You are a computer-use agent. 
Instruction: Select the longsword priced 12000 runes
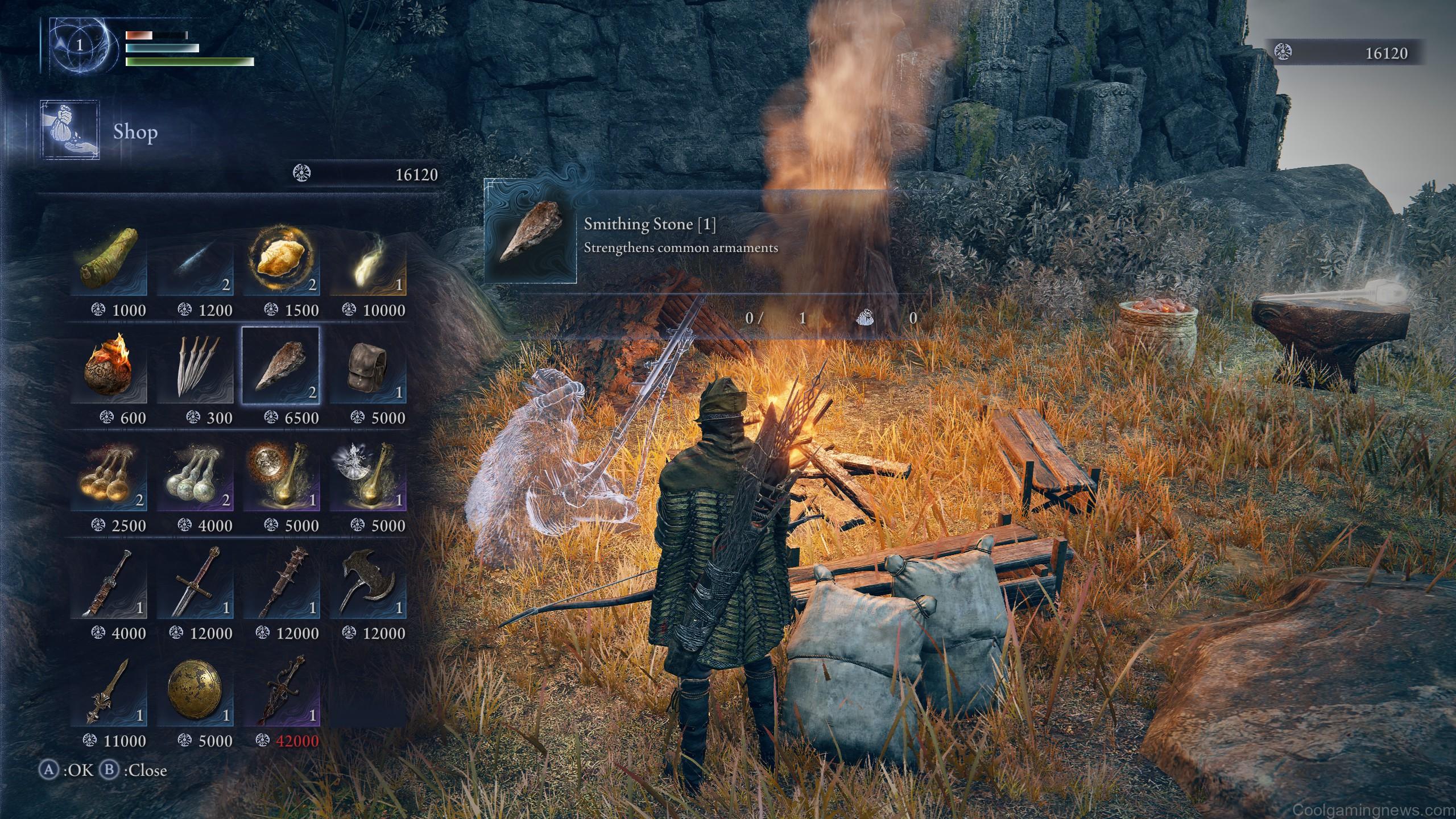pos(196,586)
